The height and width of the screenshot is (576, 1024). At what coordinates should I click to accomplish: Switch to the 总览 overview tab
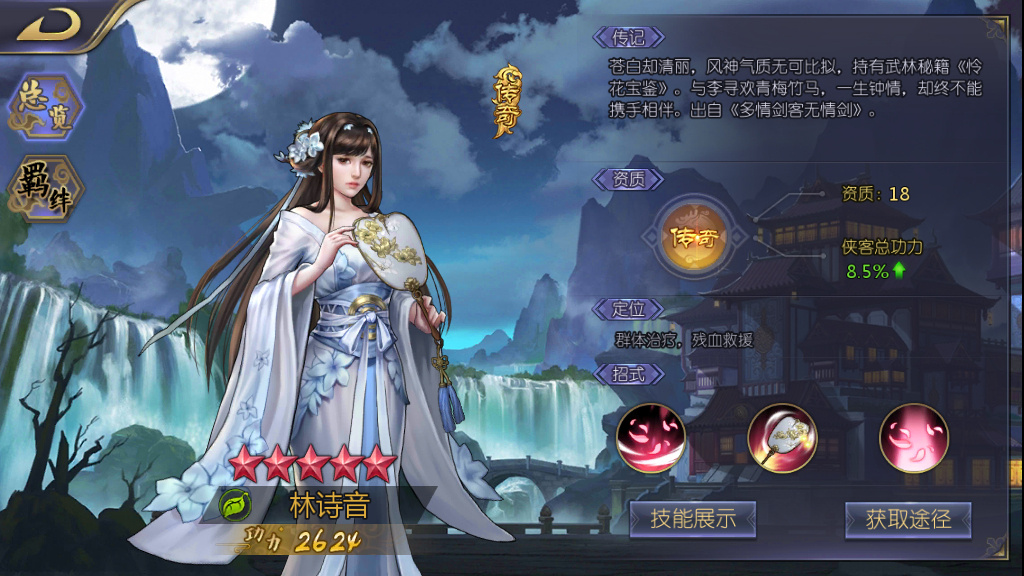[x=46, y=106]
